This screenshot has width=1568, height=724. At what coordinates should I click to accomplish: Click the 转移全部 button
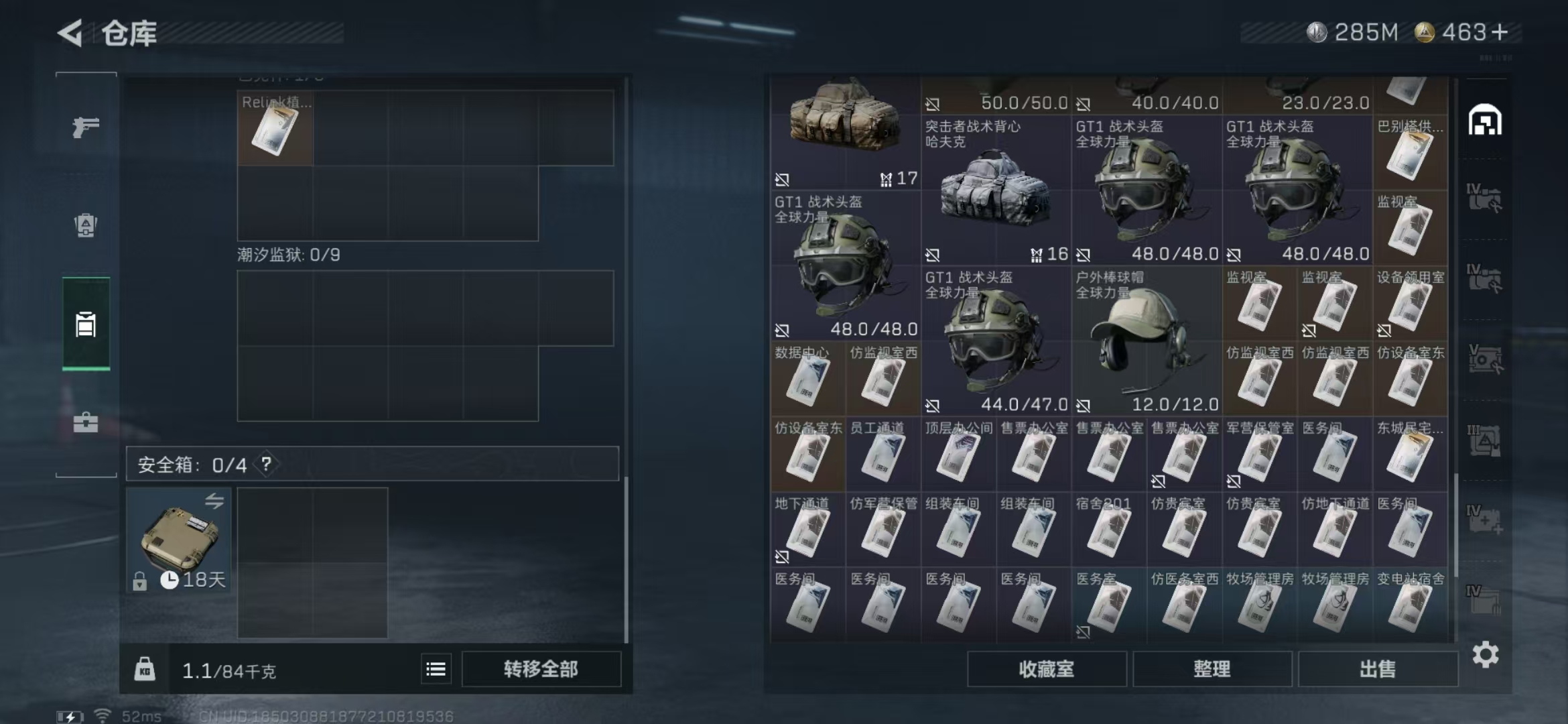tap(541, 669)
